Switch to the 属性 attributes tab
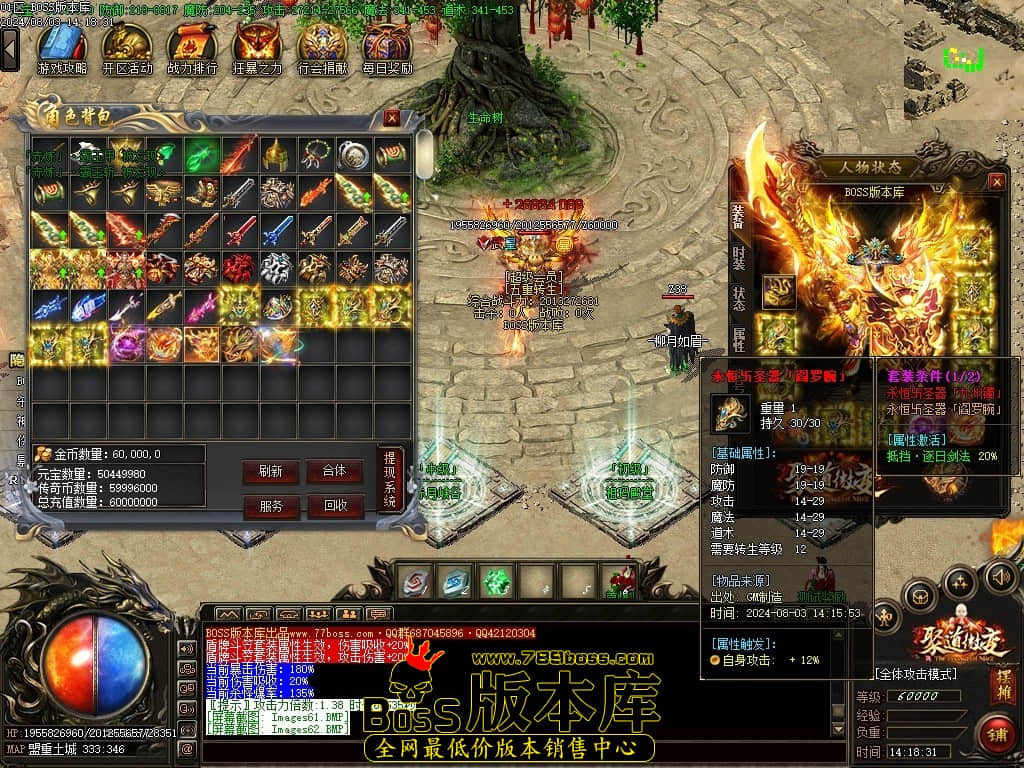The image size is (1024, 768). 738,338
